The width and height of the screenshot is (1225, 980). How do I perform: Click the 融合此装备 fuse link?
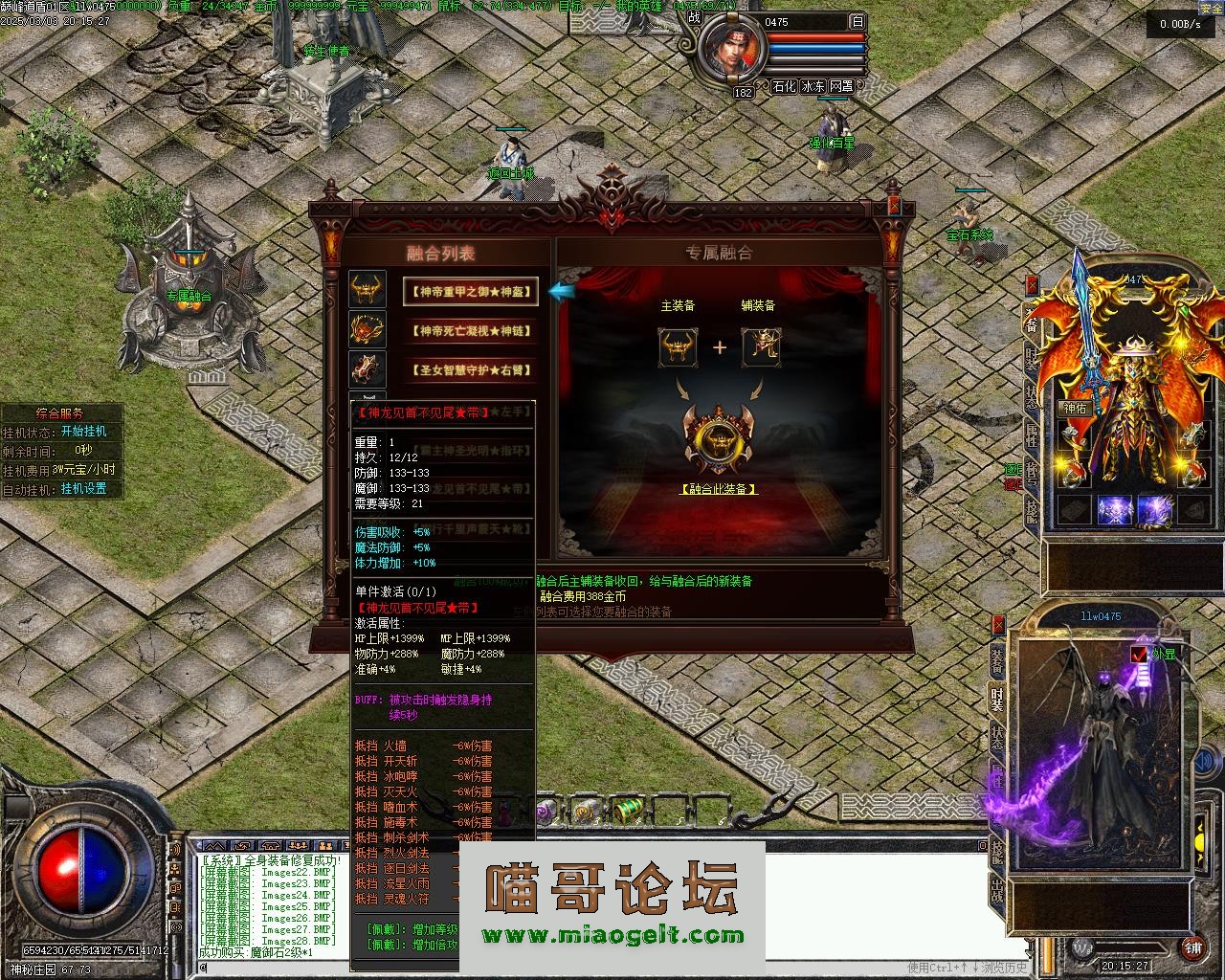point(718,489)
